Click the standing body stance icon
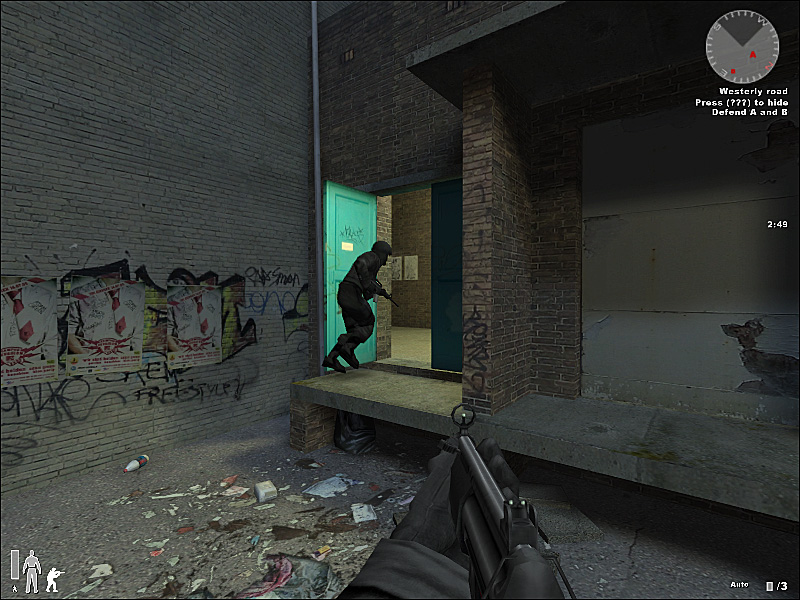800x600 pixels. (30, 570)
